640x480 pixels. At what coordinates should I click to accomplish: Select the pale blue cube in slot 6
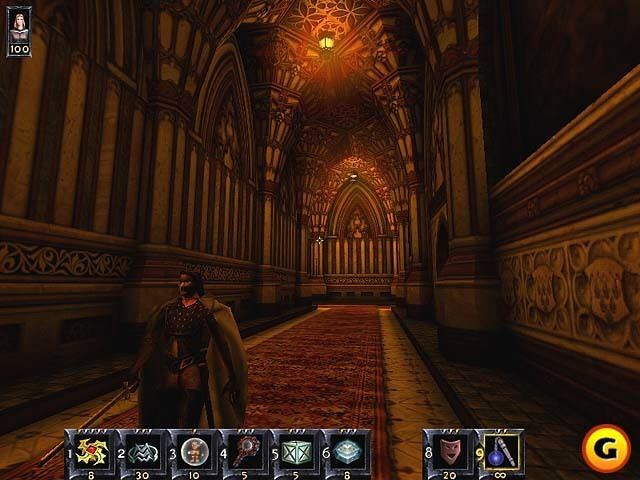tap(345, 448)
